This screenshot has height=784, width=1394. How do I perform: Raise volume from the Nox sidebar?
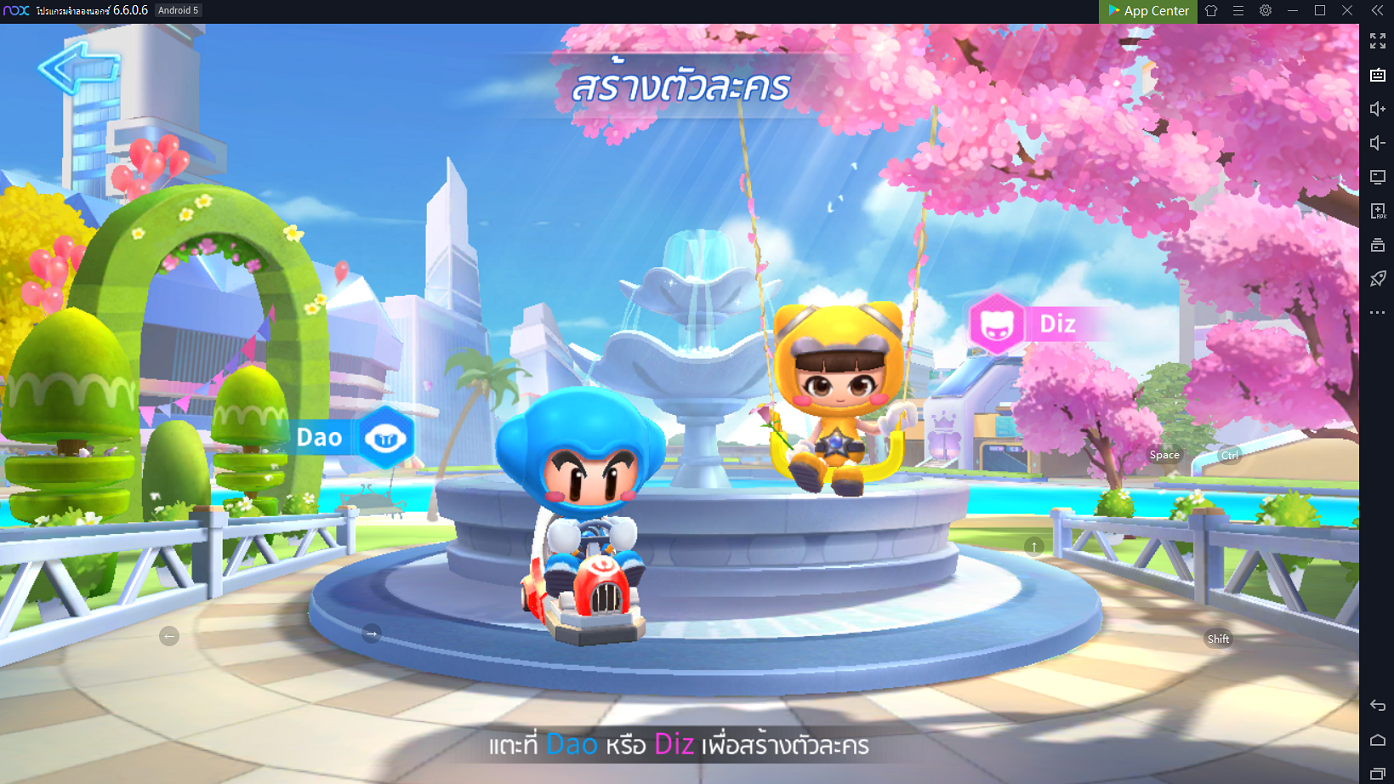(1377, 109)
